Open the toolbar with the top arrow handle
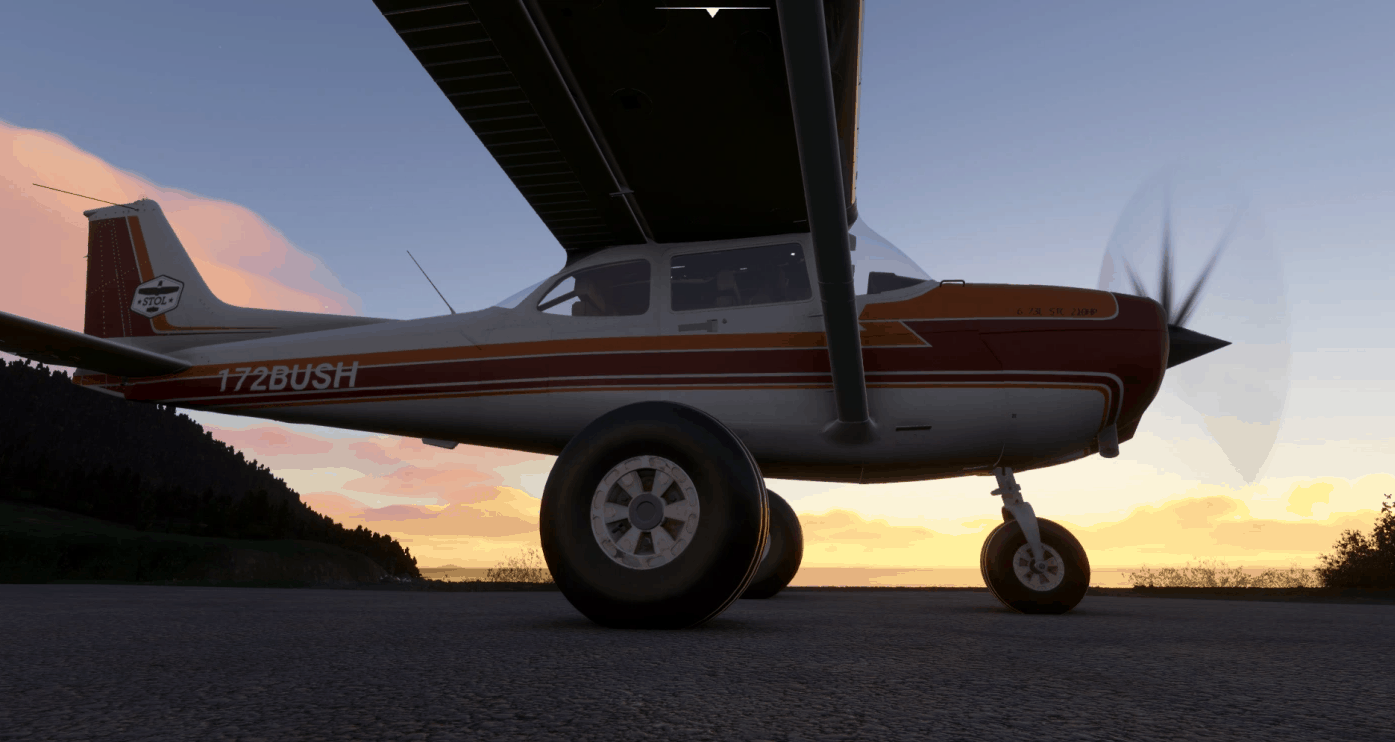Viewport: 1395px width, 742px height. point(712,12)
